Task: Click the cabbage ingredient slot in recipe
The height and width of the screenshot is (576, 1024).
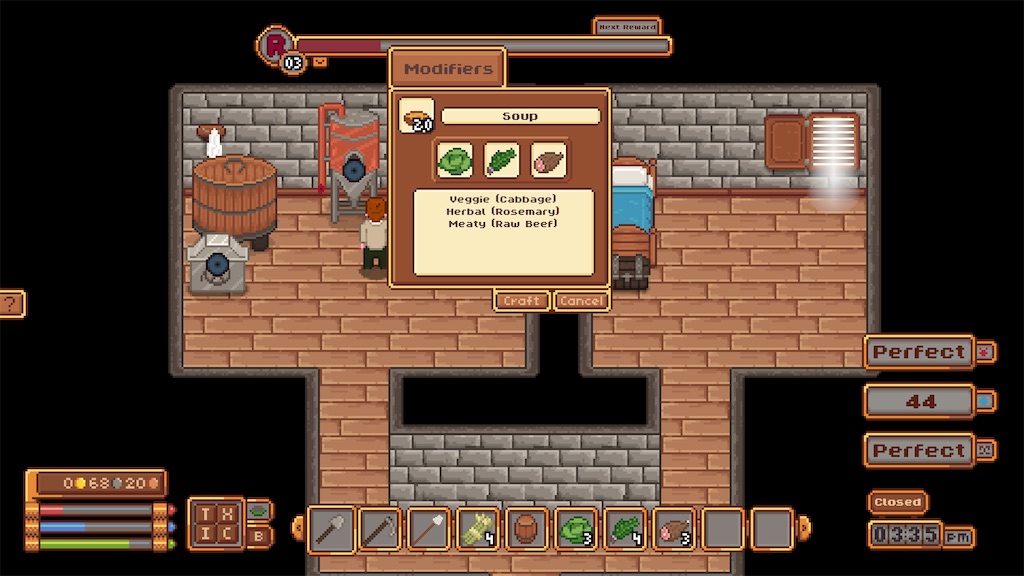Action: click(456, 160)
